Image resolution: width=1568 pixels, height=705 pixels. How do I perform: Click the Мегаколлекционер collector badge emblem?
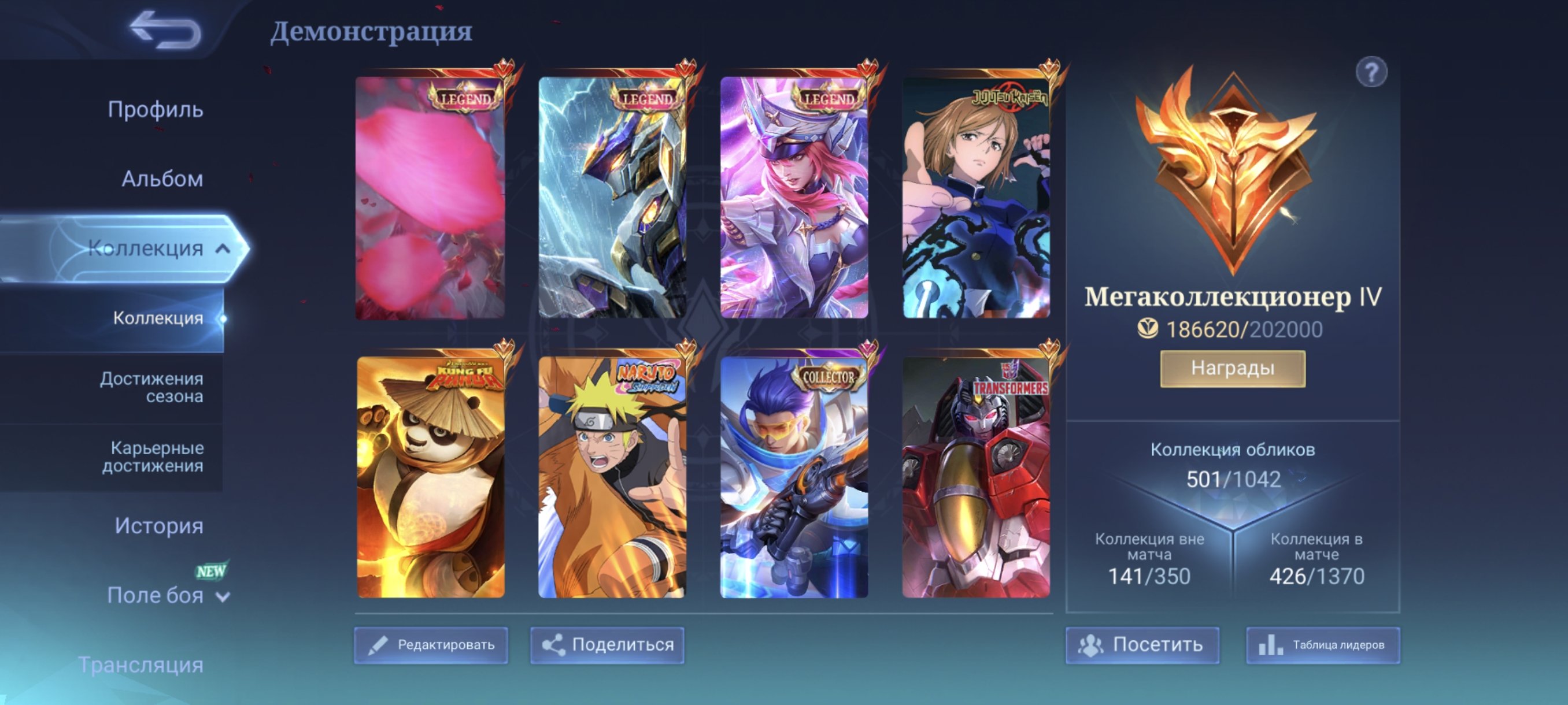pos(1234,176)
